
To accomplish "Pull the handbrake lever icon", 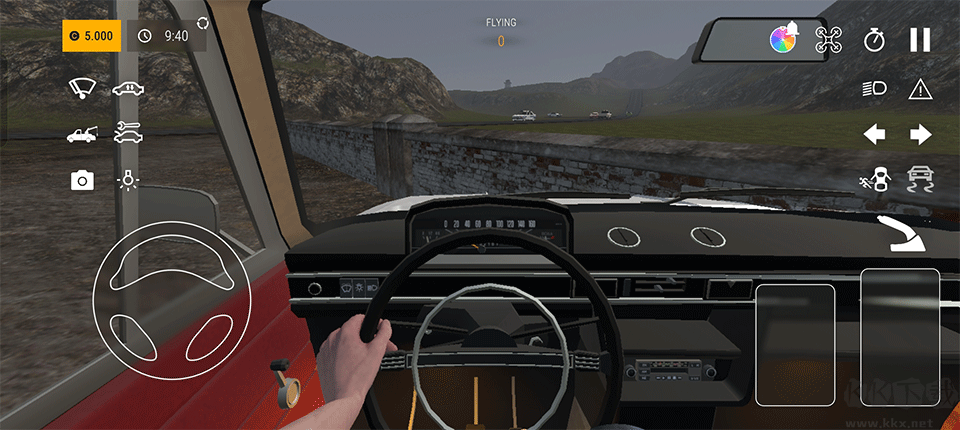I will click(x=901, y=232).
